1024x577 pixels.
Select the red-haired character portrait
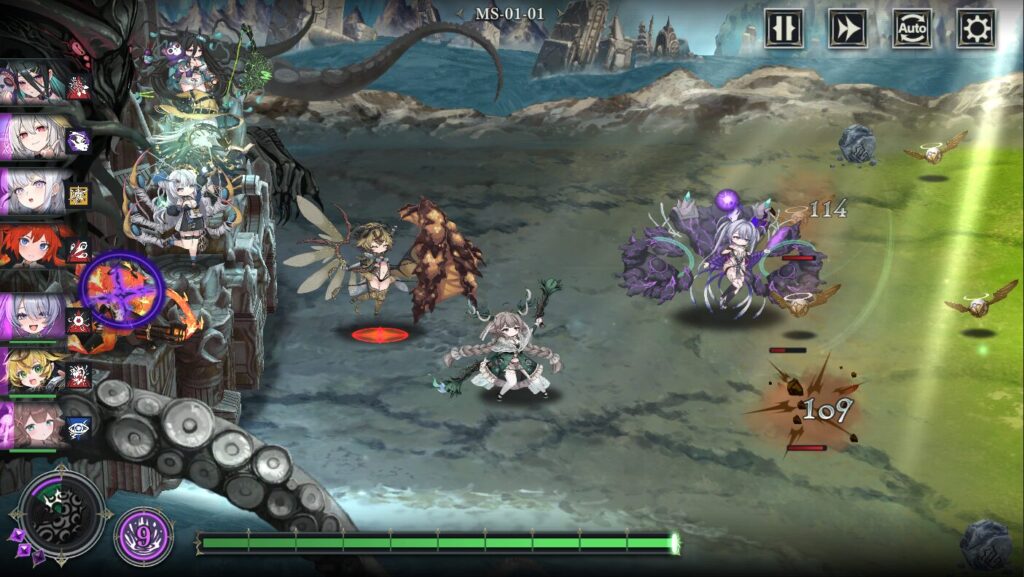point(33,245)
